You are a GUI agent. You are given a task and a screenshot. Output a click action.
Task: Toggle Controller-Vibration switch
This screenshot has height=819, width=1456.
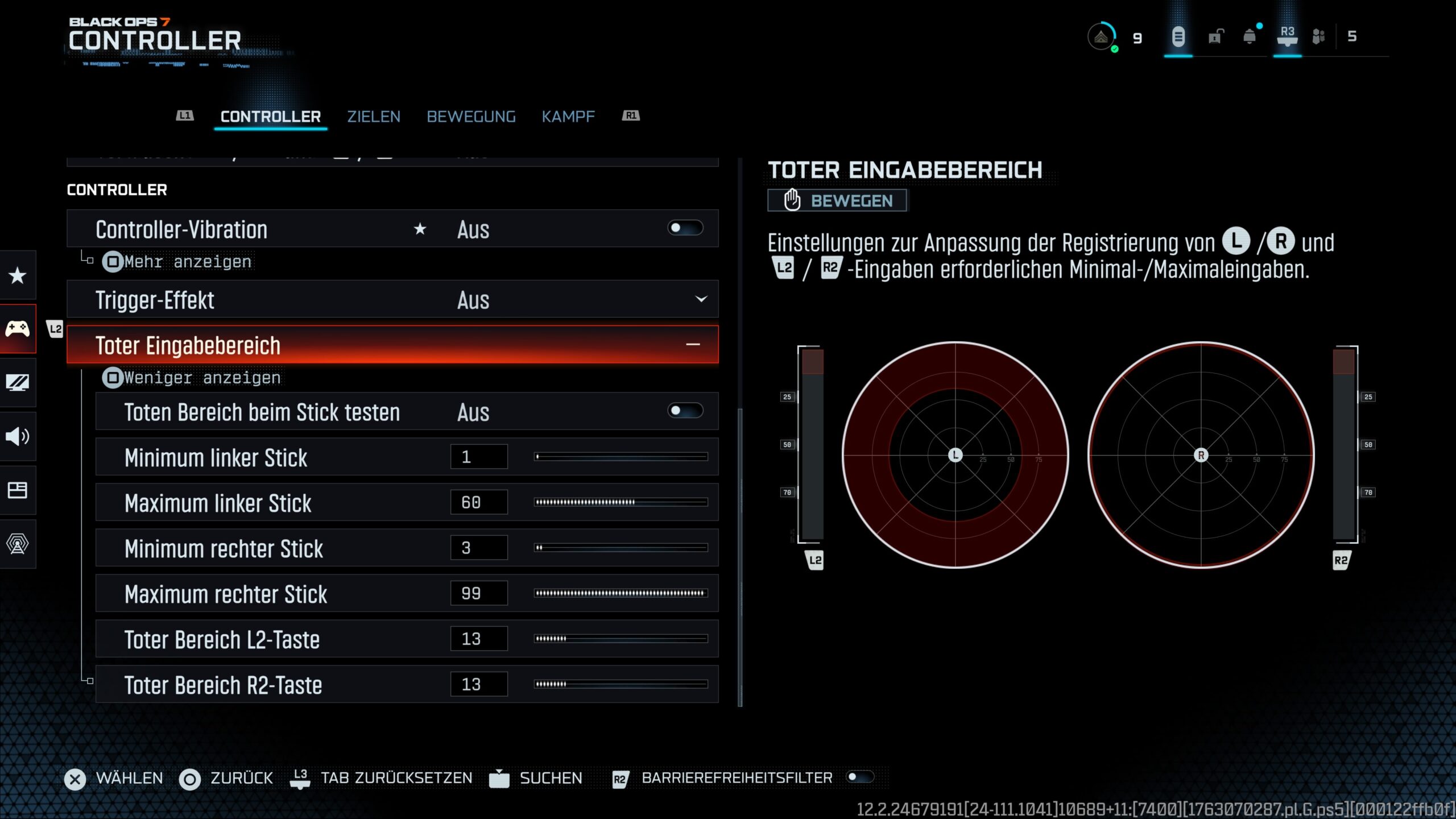685,229
